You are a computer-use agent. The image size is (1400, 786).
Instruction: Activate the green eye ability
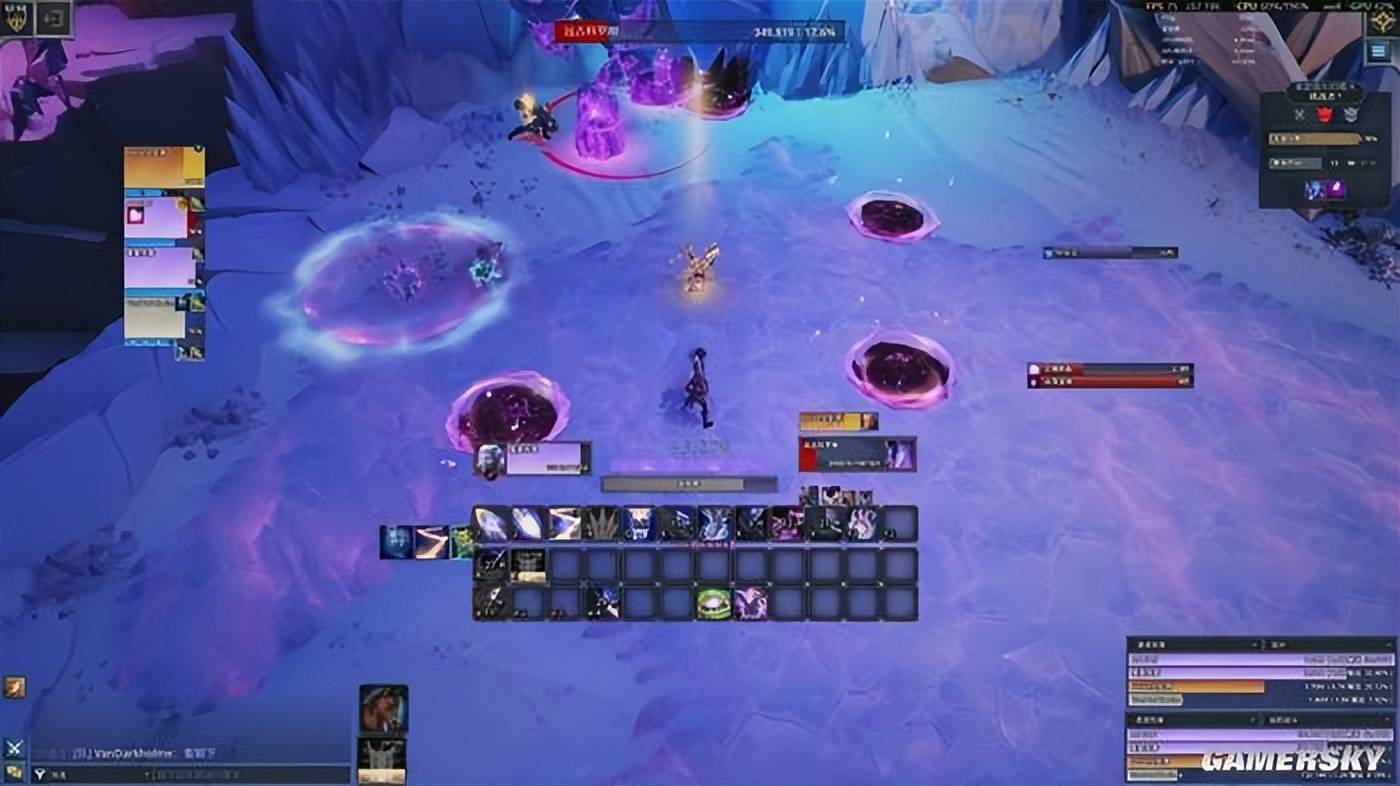[x=713, y=603]
